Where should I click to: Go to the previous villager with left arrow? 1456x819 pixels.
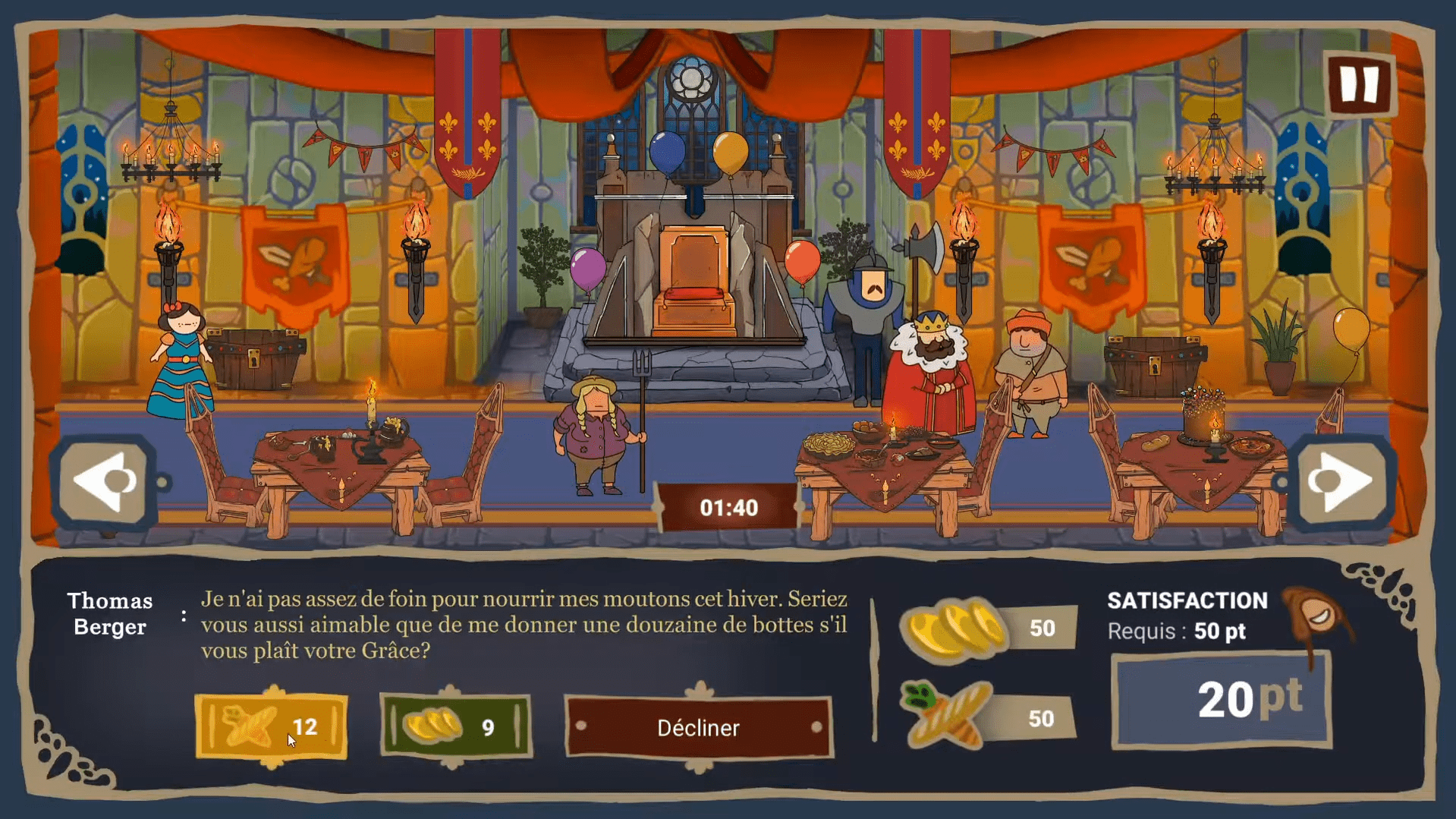click(105, 481)
